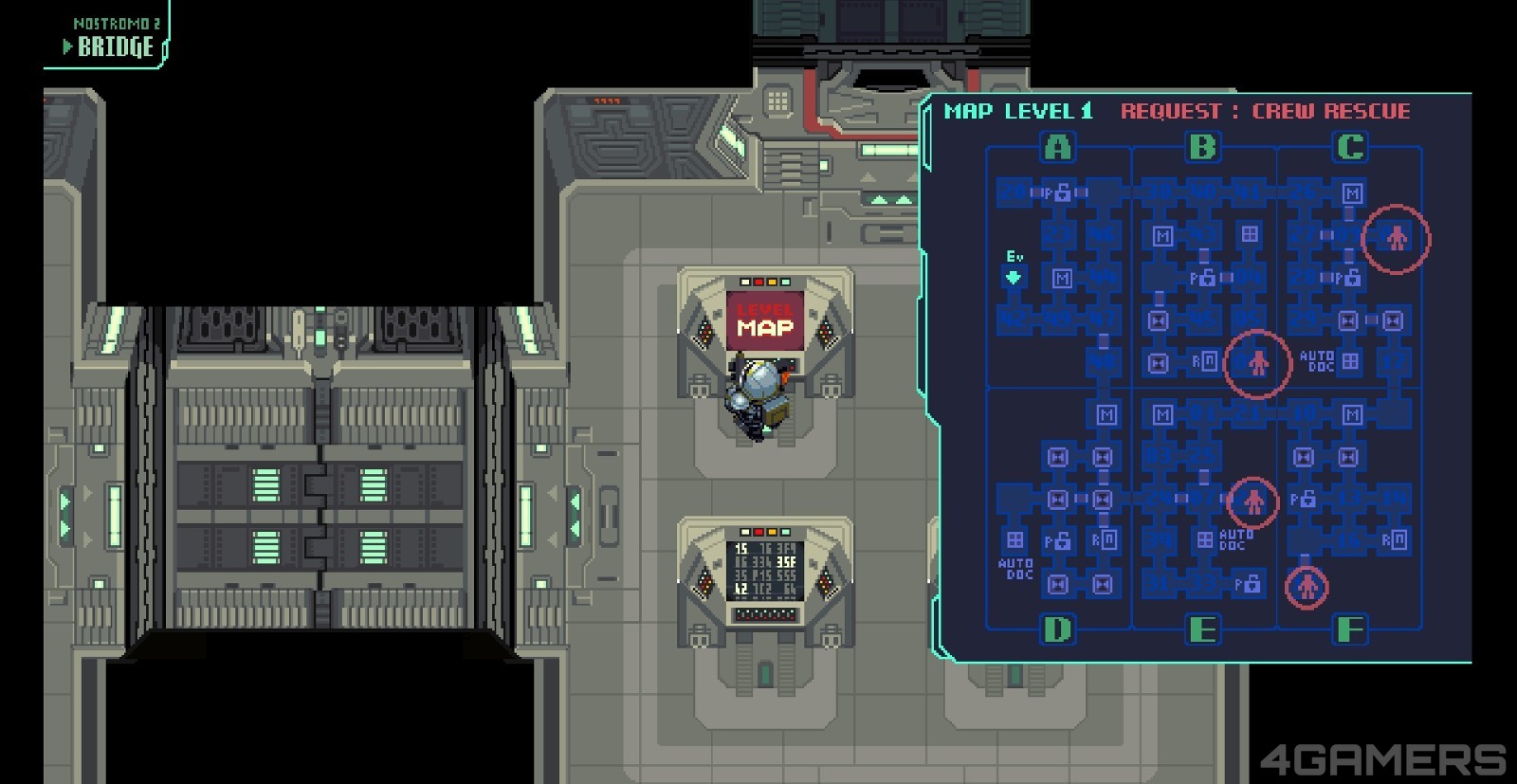Select the crew rescue marker in sector B
1517x784 pixels.
point(1257,363)
